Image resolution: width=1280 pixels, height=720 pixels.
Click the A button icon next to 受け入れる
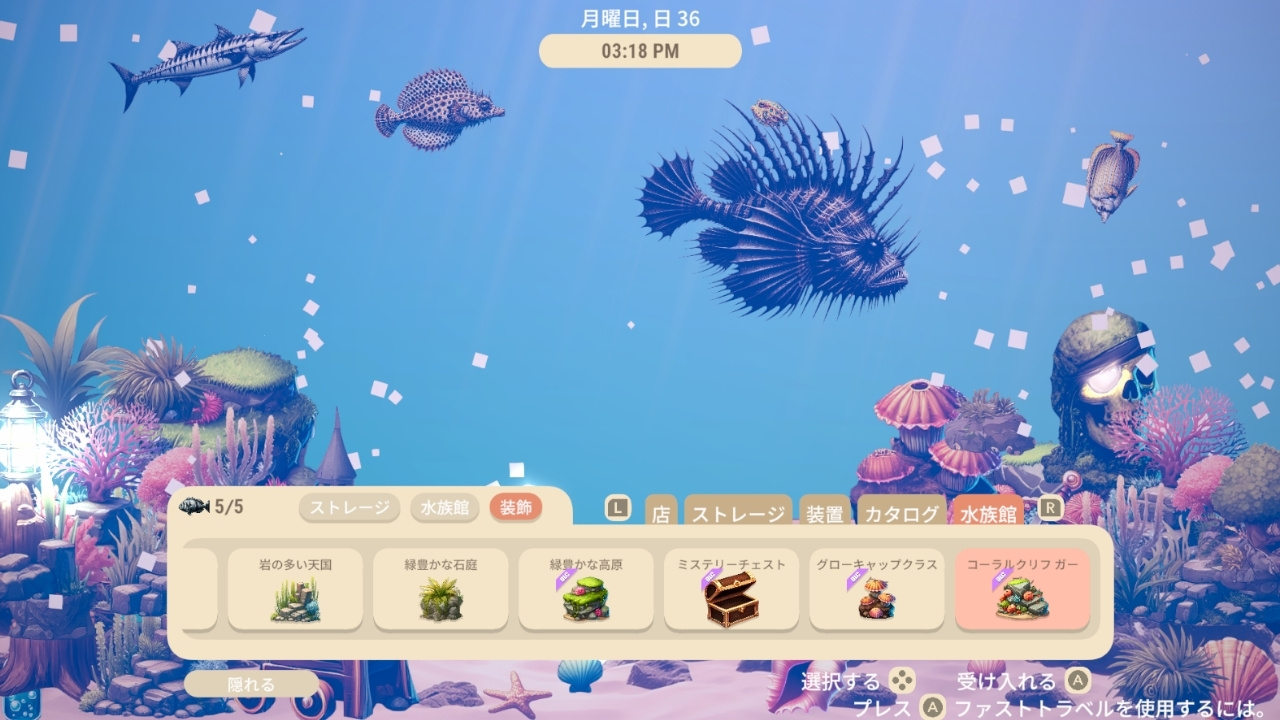1078,677
